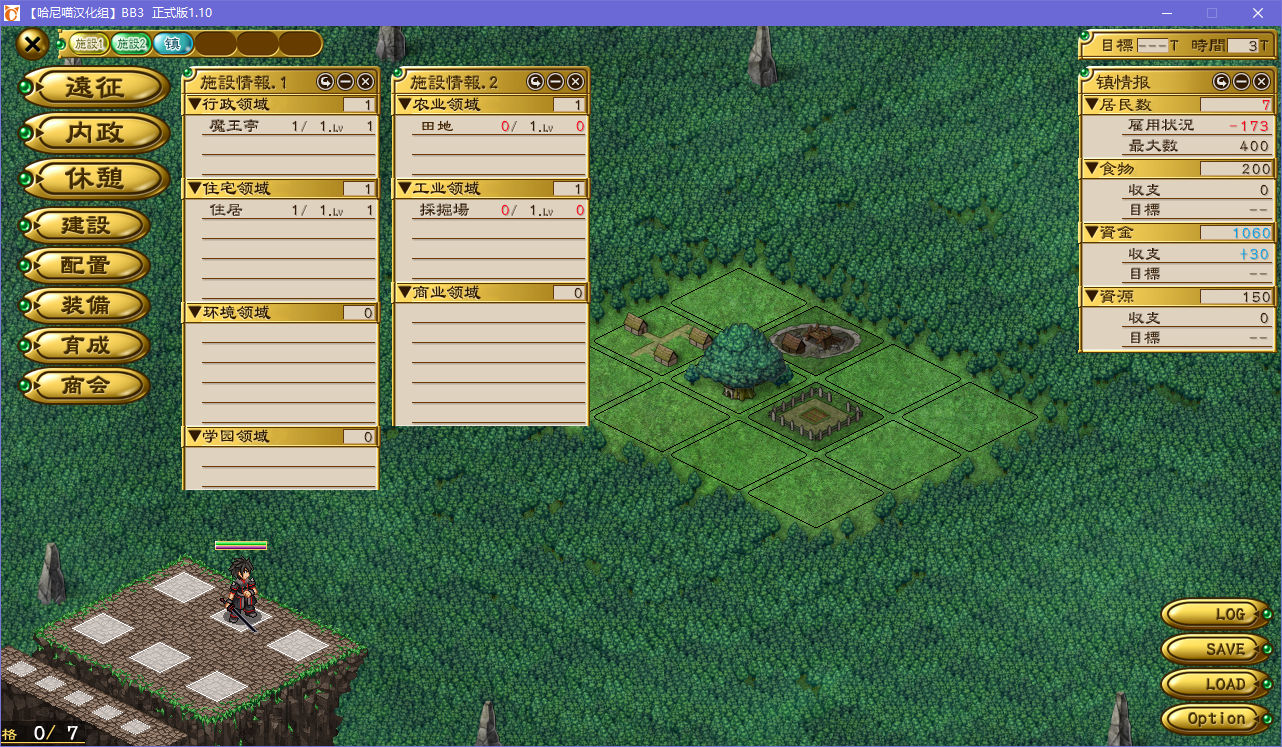The width and height of the screenshot is (1282, 747).
Task: Click the 配置 placement button
Action: [x=86, y=265]
